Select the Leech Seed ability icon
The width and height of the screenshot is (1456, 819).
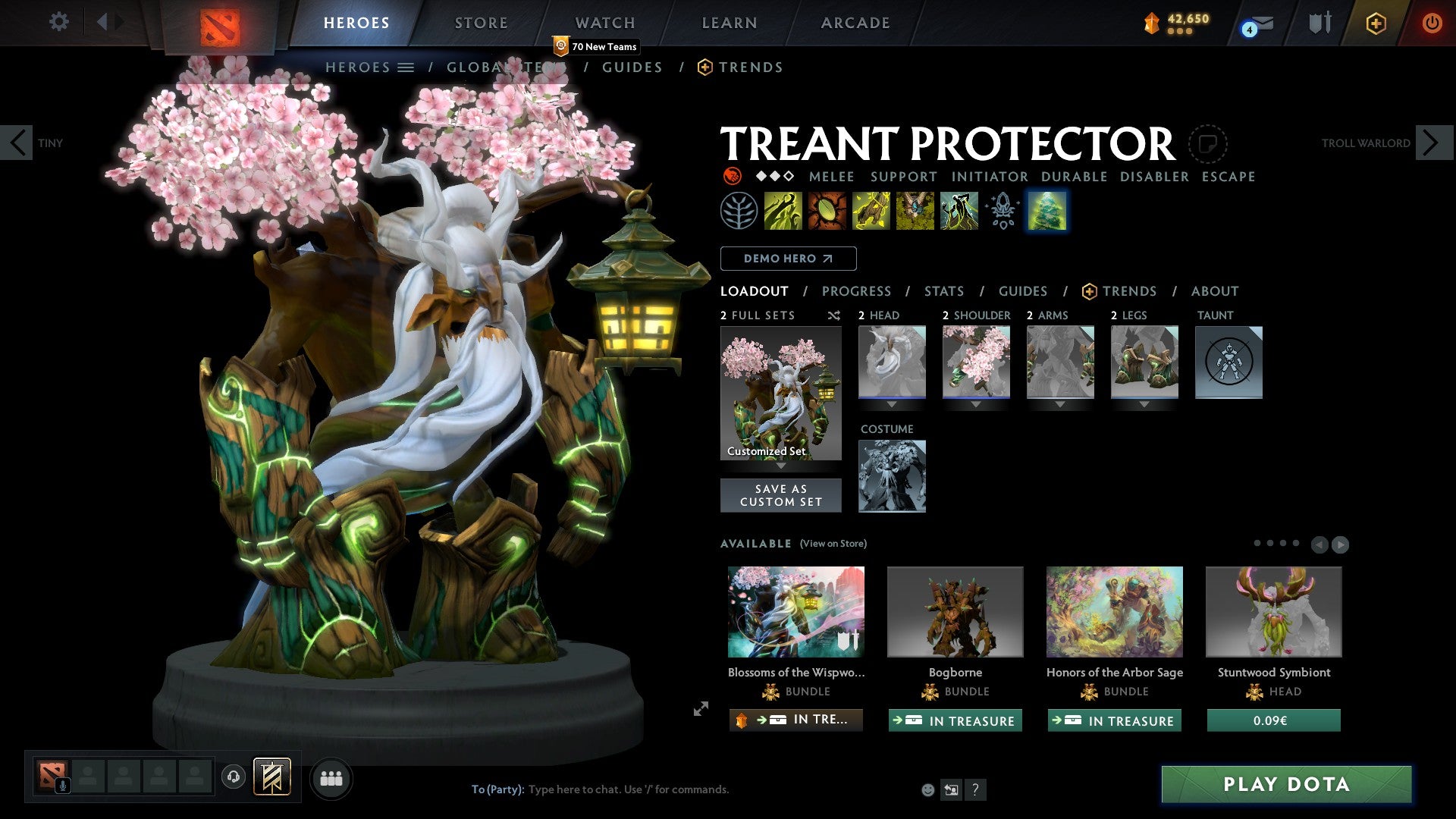[827, 210]
